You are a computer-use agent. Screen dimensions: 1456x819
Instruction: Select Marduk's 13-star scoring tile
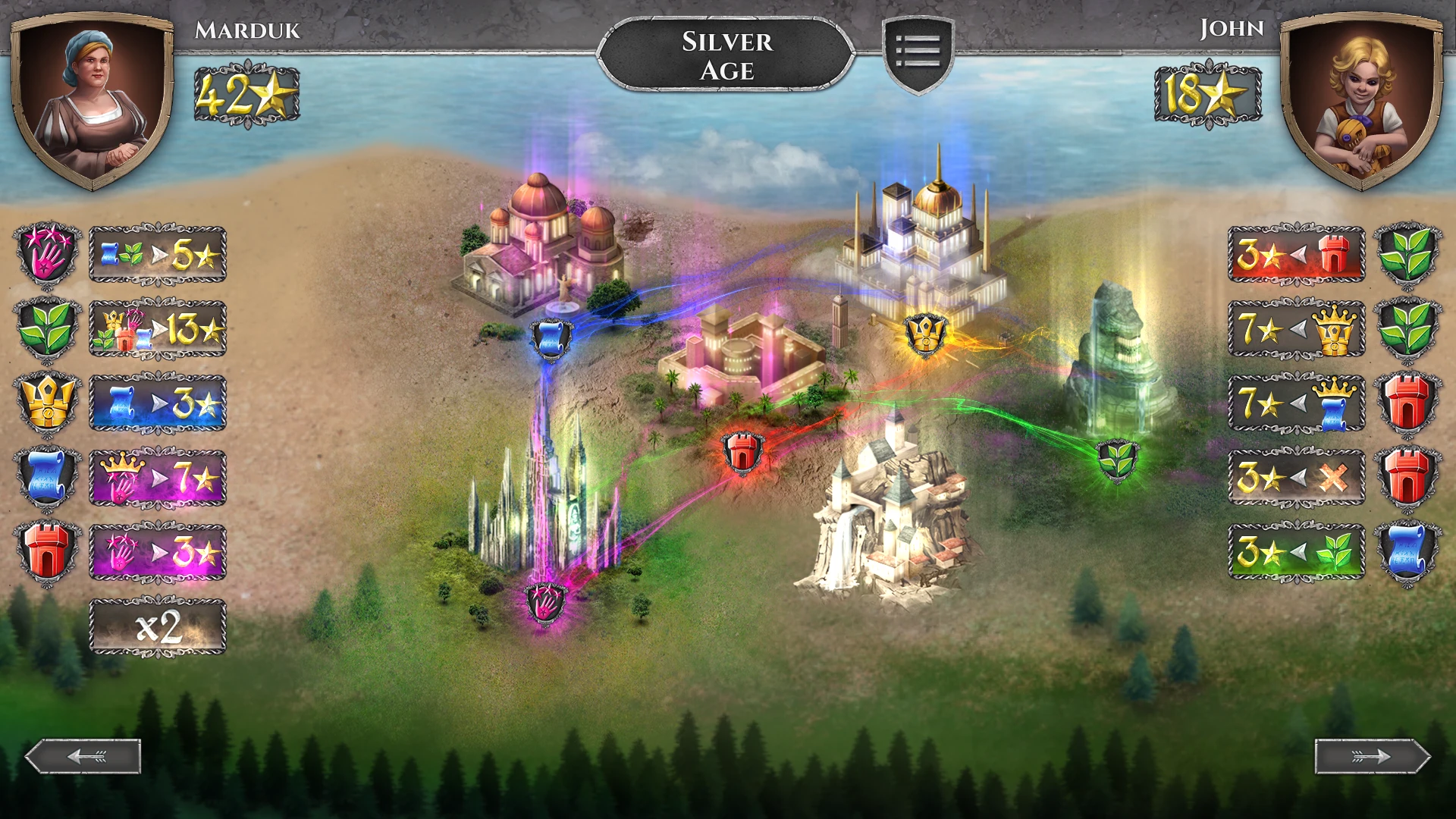tap(158, 329)
